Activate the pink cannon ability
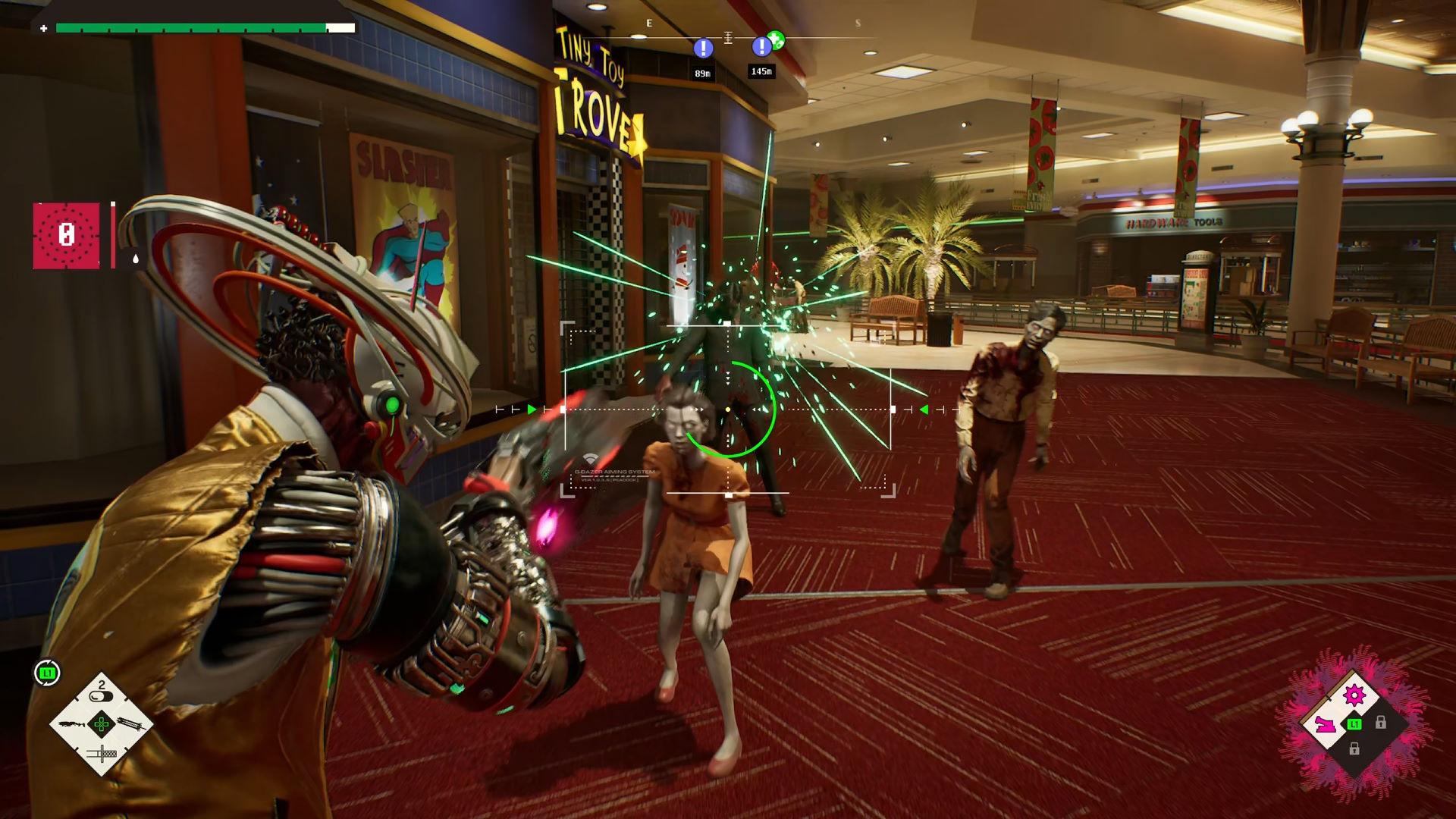Viewport: 1456px width, 819px height. click(1326, 724)
